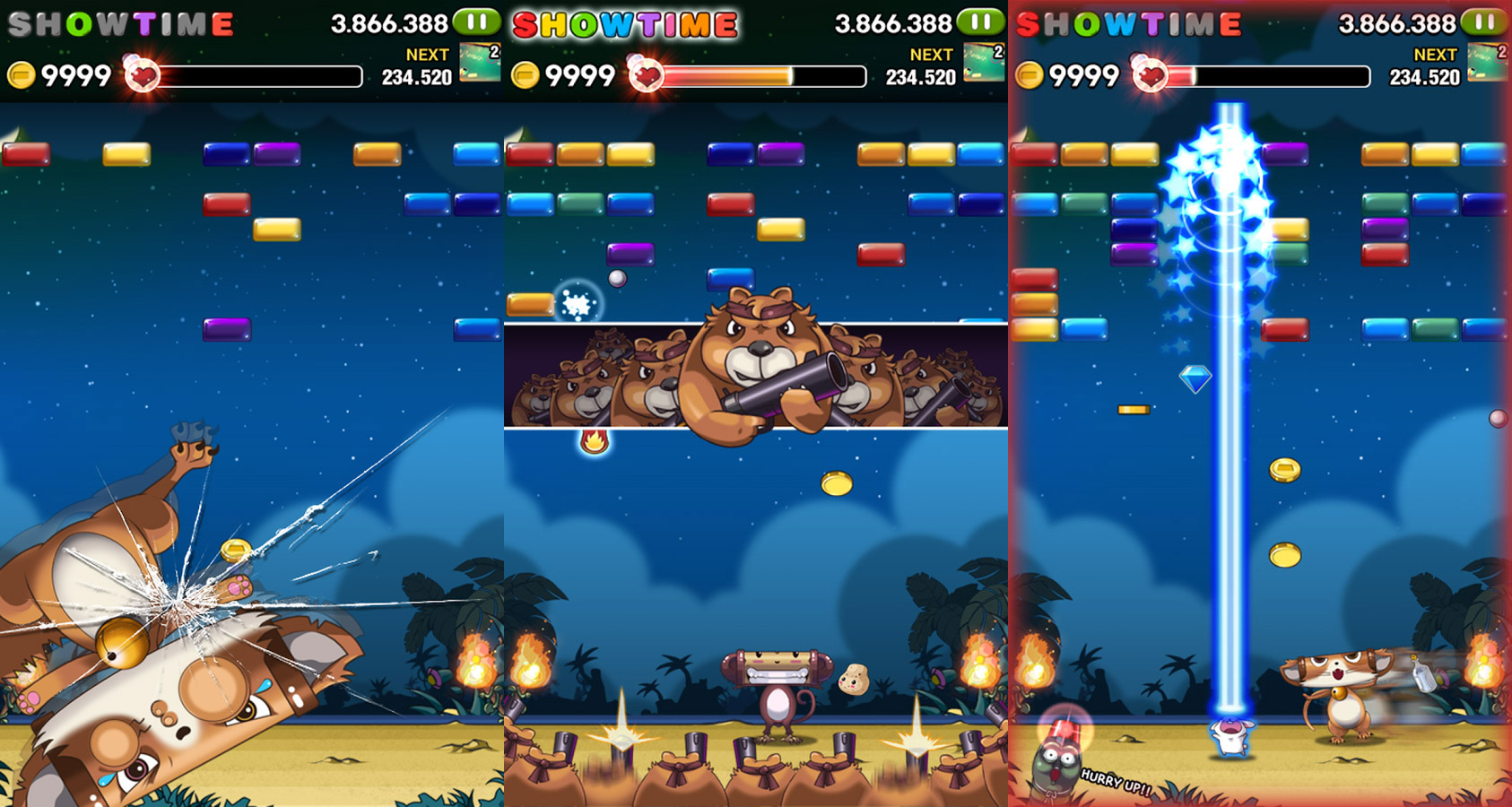1512x807 pixels.
Task: Open the next-stage thumbnail above the bazooka bear
Action: (984, 62)
